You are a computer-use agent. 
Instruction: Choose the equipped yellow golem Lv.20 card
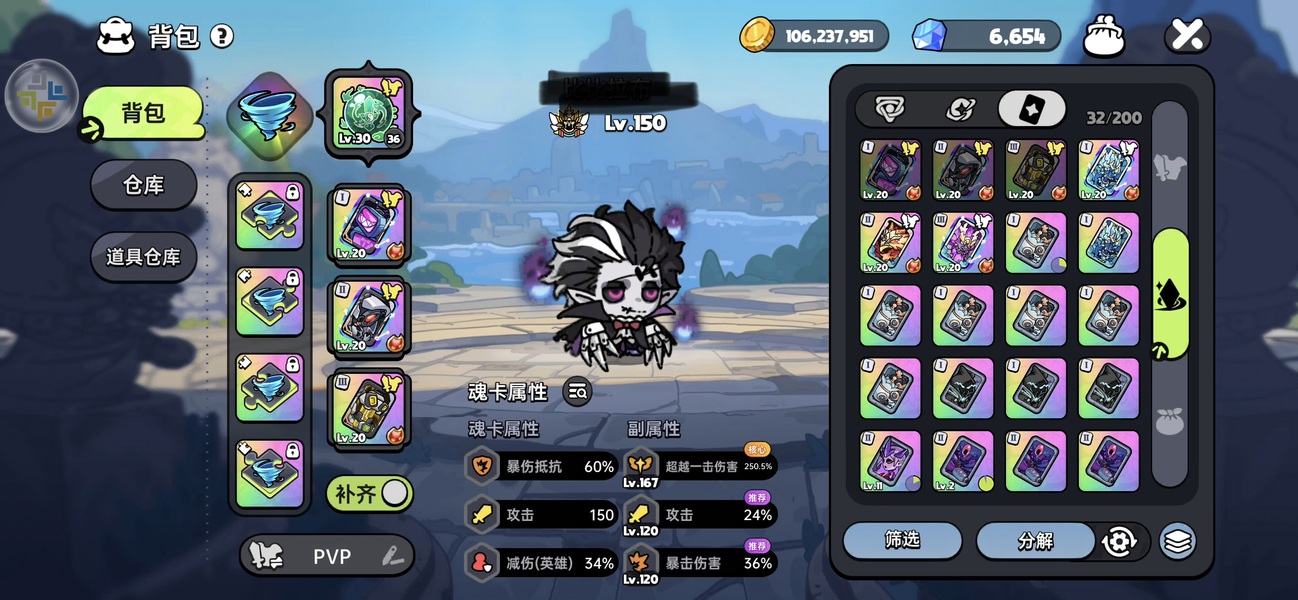click(367, 409)
